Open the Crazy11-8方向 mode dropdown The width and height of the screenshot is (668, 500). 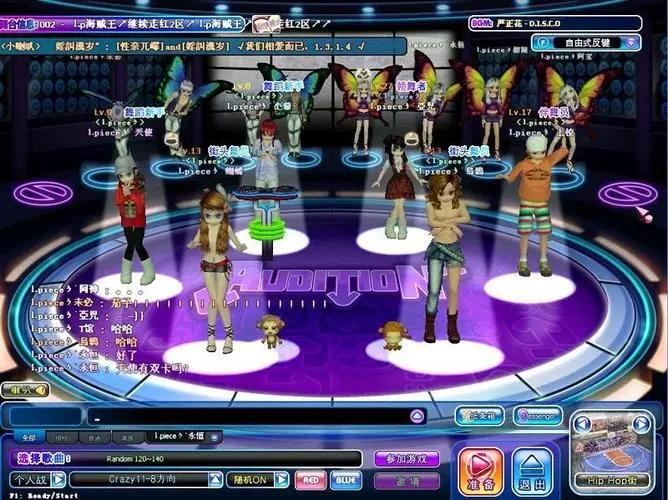pyautogui.click(x=214, y=480)
